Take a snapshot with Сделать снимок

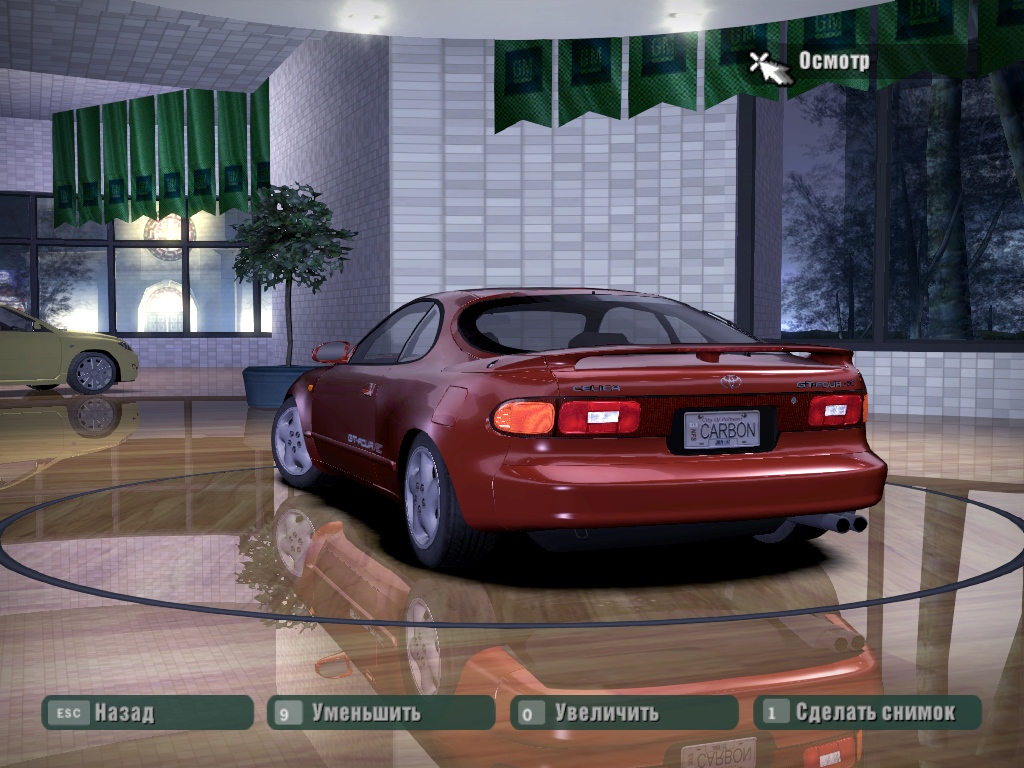coord(867,713)
